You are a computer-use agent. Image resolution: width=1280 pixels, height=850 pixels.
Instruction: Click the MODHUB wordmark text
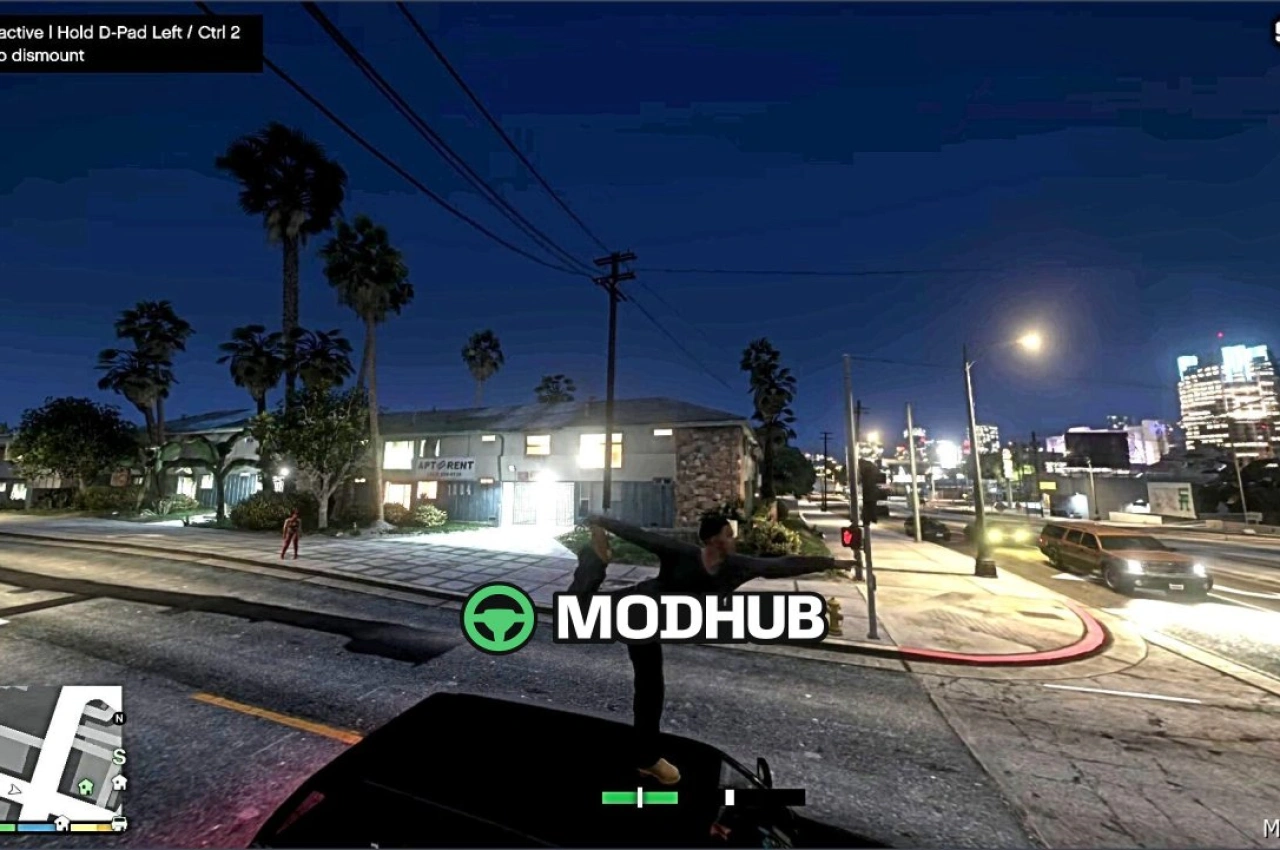click(690, 618)
